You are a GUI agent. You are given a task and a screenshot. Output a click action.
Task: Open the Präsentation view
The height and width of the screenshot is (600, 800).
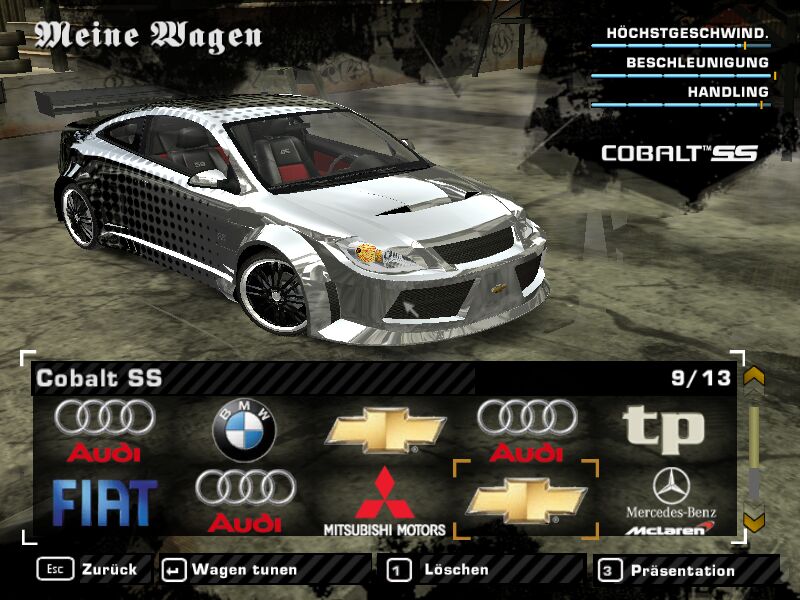pyautogui.click(x=668, y=571)
